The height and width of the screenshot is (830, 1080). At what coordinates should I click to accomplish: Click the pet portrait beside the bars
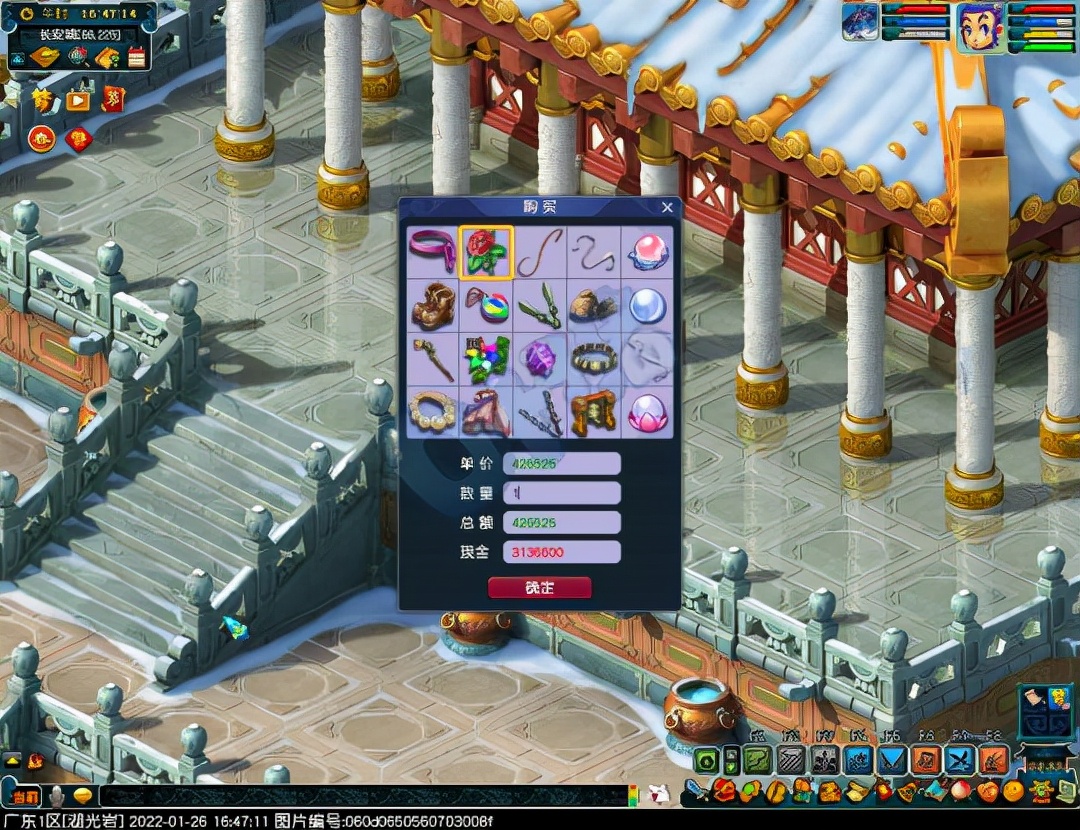pos(860,22)
